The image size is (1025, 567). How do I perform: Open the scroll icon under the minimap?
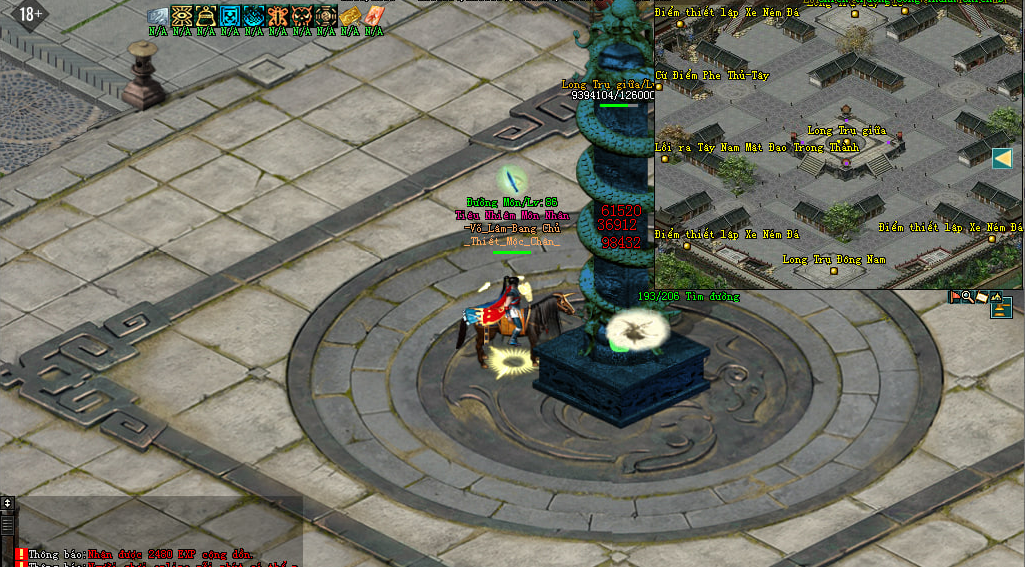coord(982,297)
